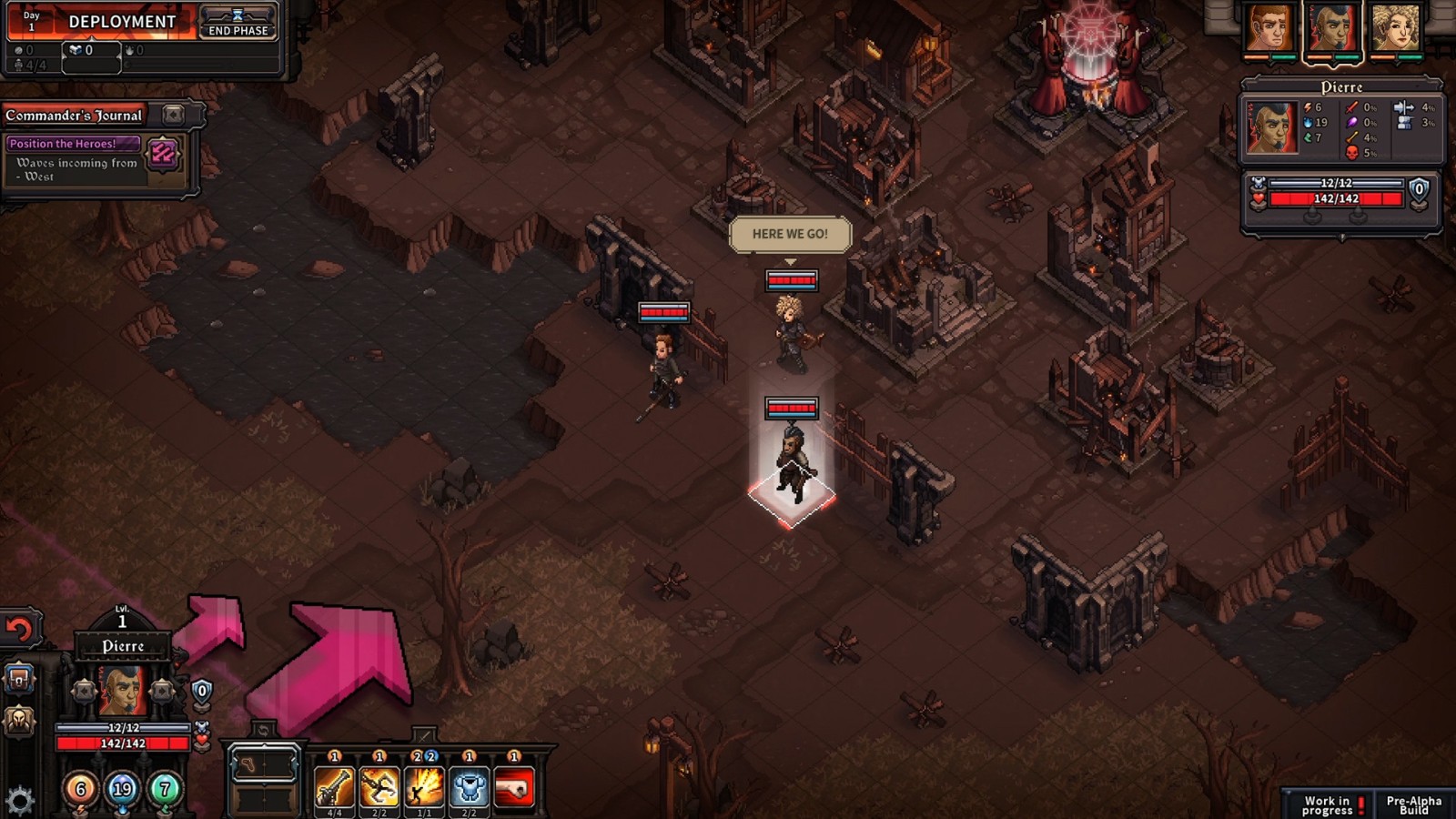Swap weapon set with the cycle button
The width and height of the screenshot is (1456, 819).
[263, 730]
